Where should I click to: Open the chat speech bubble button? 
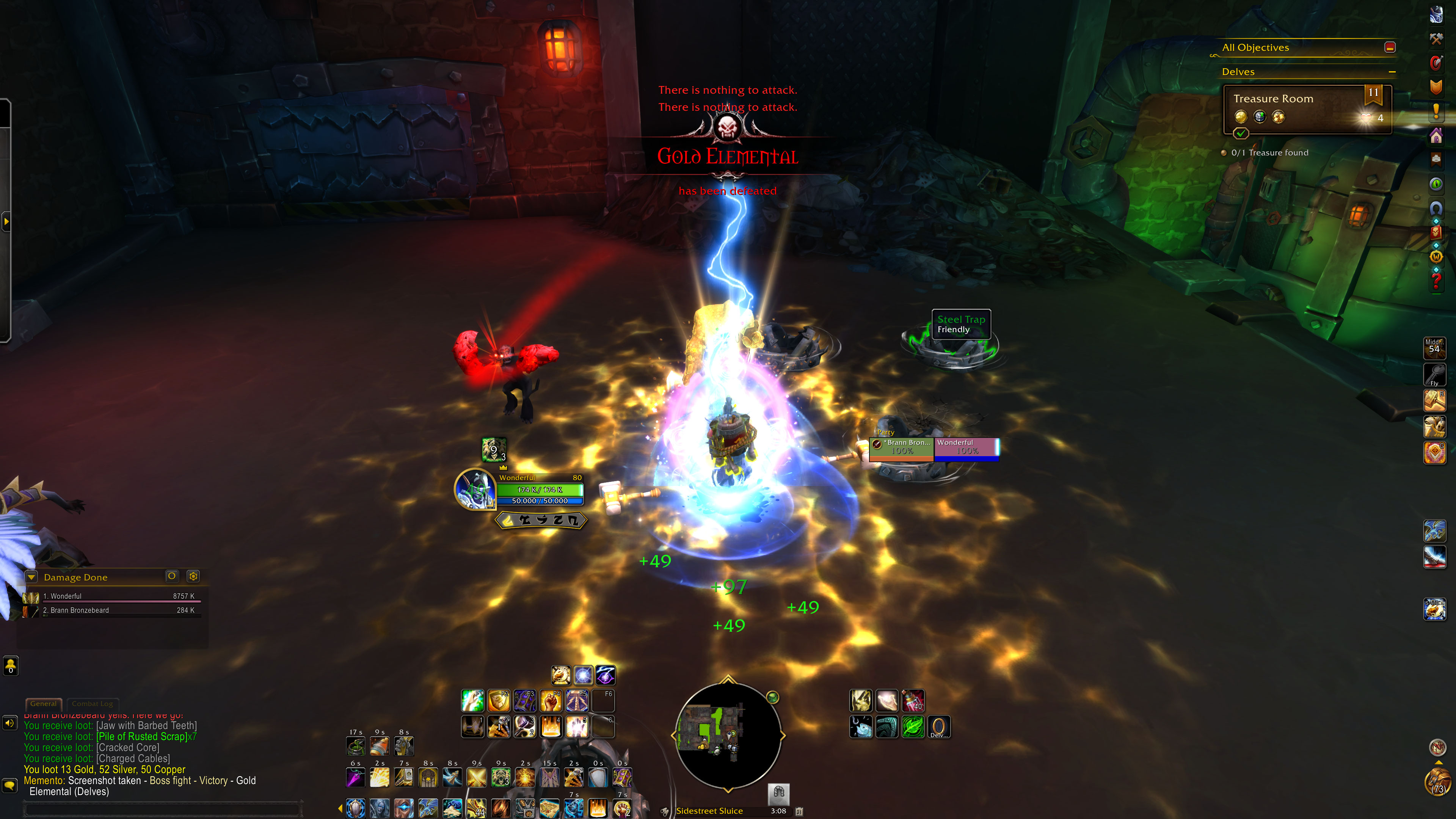coord(9,785)
